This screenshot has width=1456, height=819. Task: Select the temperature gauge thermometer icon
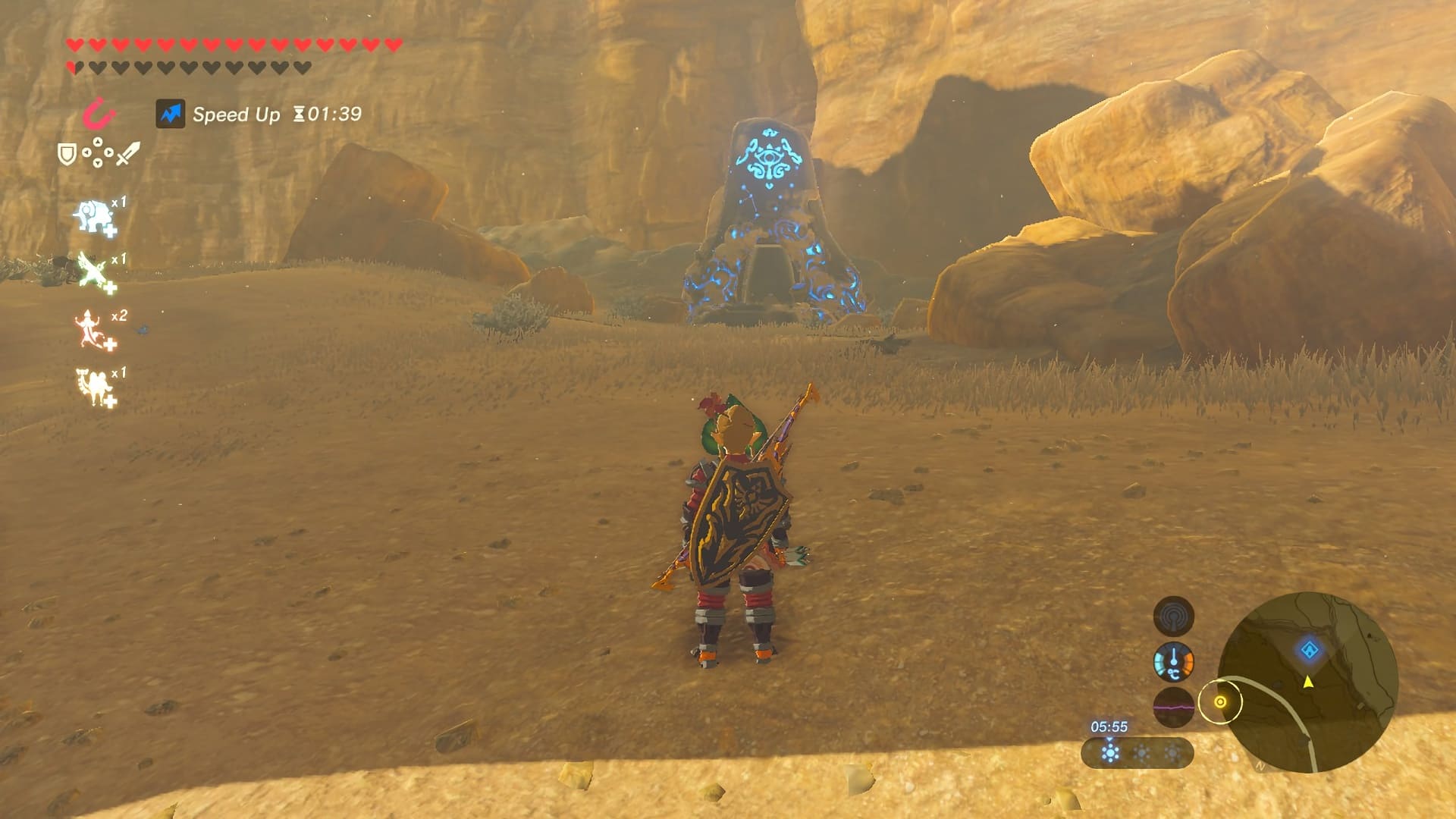click(1174, 663)
